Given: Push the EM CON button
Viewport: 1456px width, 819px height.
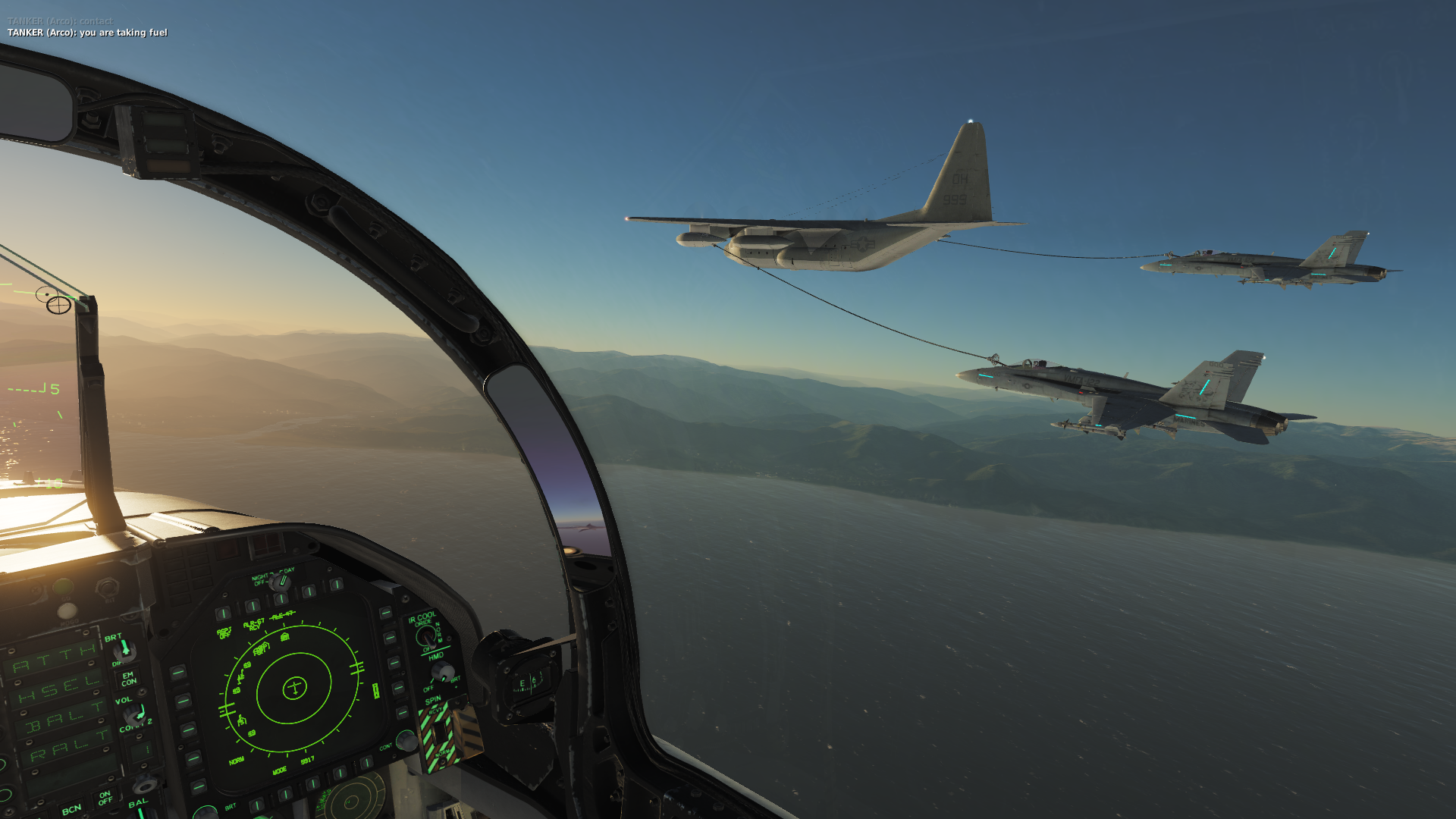Looking at the screenshot, I should 129,678.
